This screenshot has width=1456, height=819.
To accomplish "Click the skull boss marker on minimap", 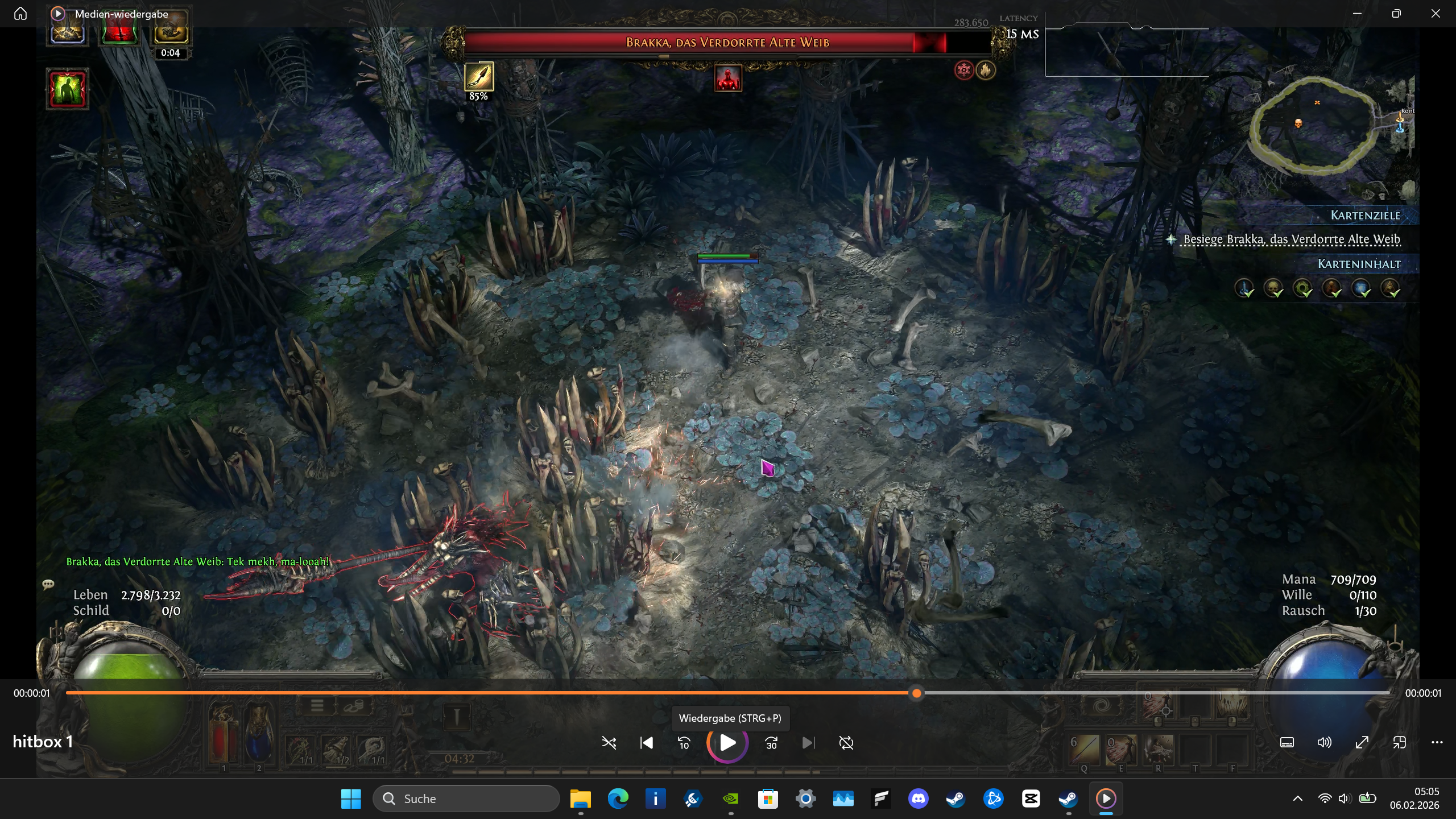I will point(1298,123).
